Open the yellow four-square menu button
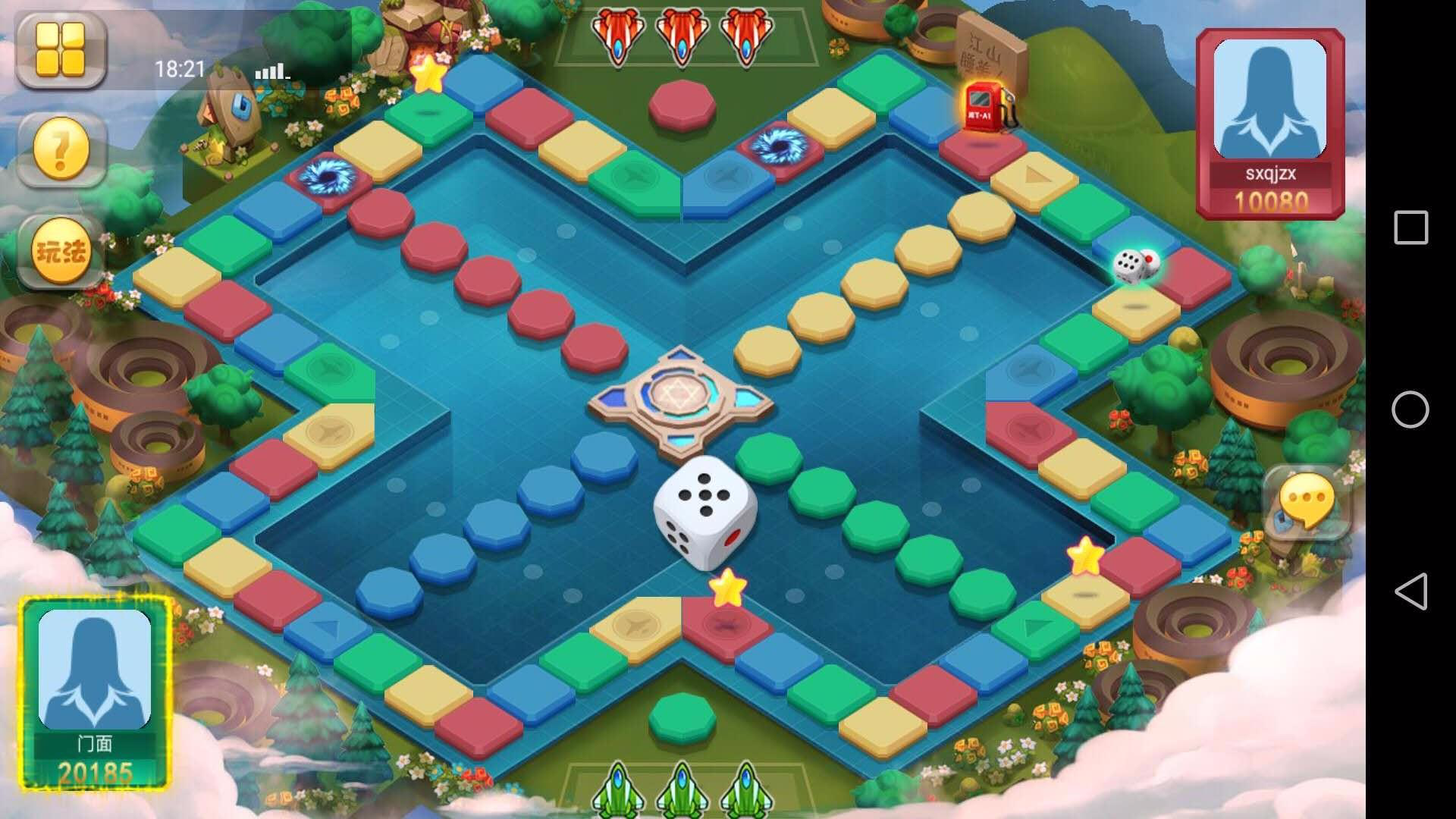This screenshot has height=819, width=1456. tap(61, 50)
